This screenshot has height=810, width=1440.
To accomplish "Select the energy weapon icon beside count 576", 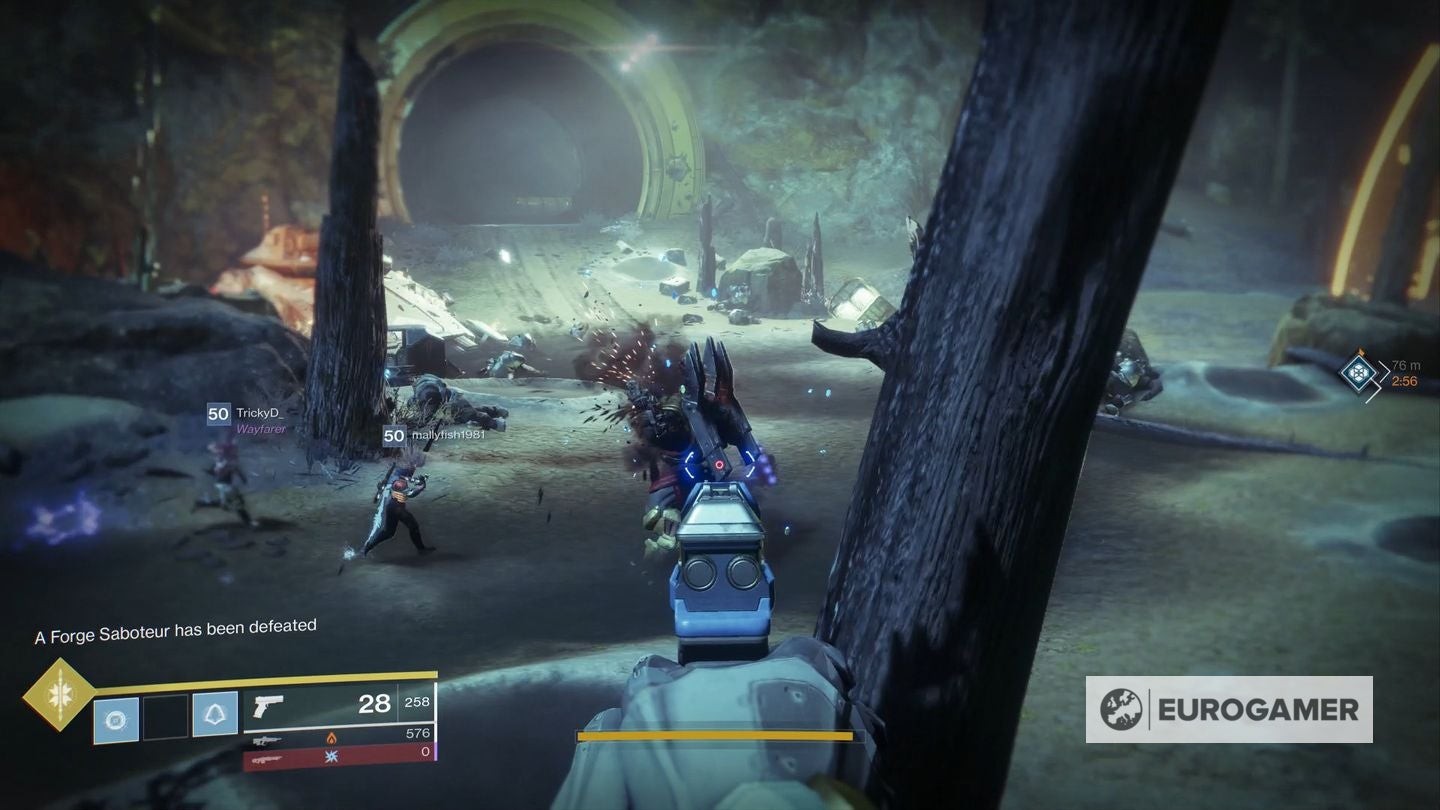I will (268, 740).
